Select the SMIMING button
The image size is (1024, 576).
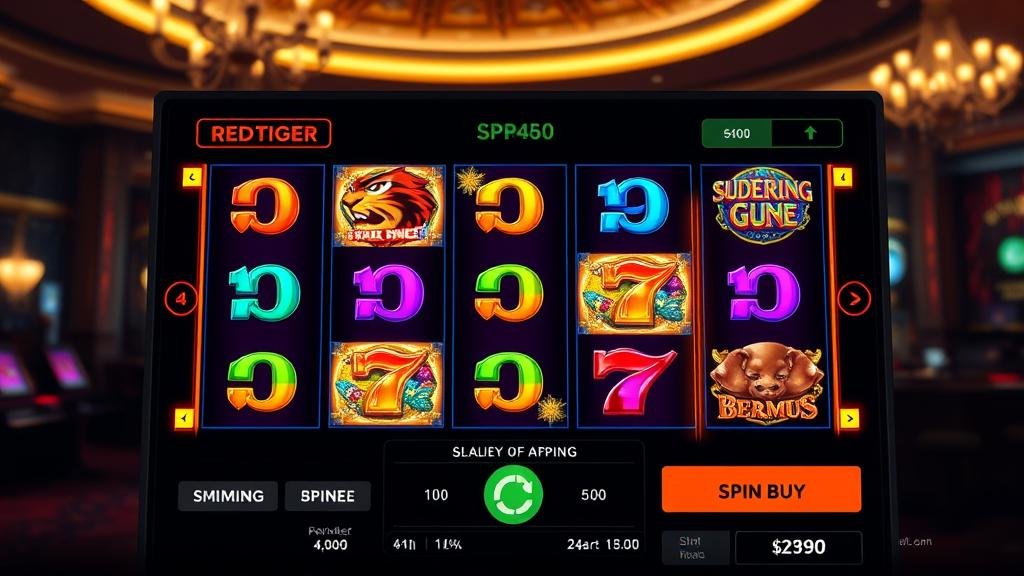pyautogui.click(x=228, y=496)
